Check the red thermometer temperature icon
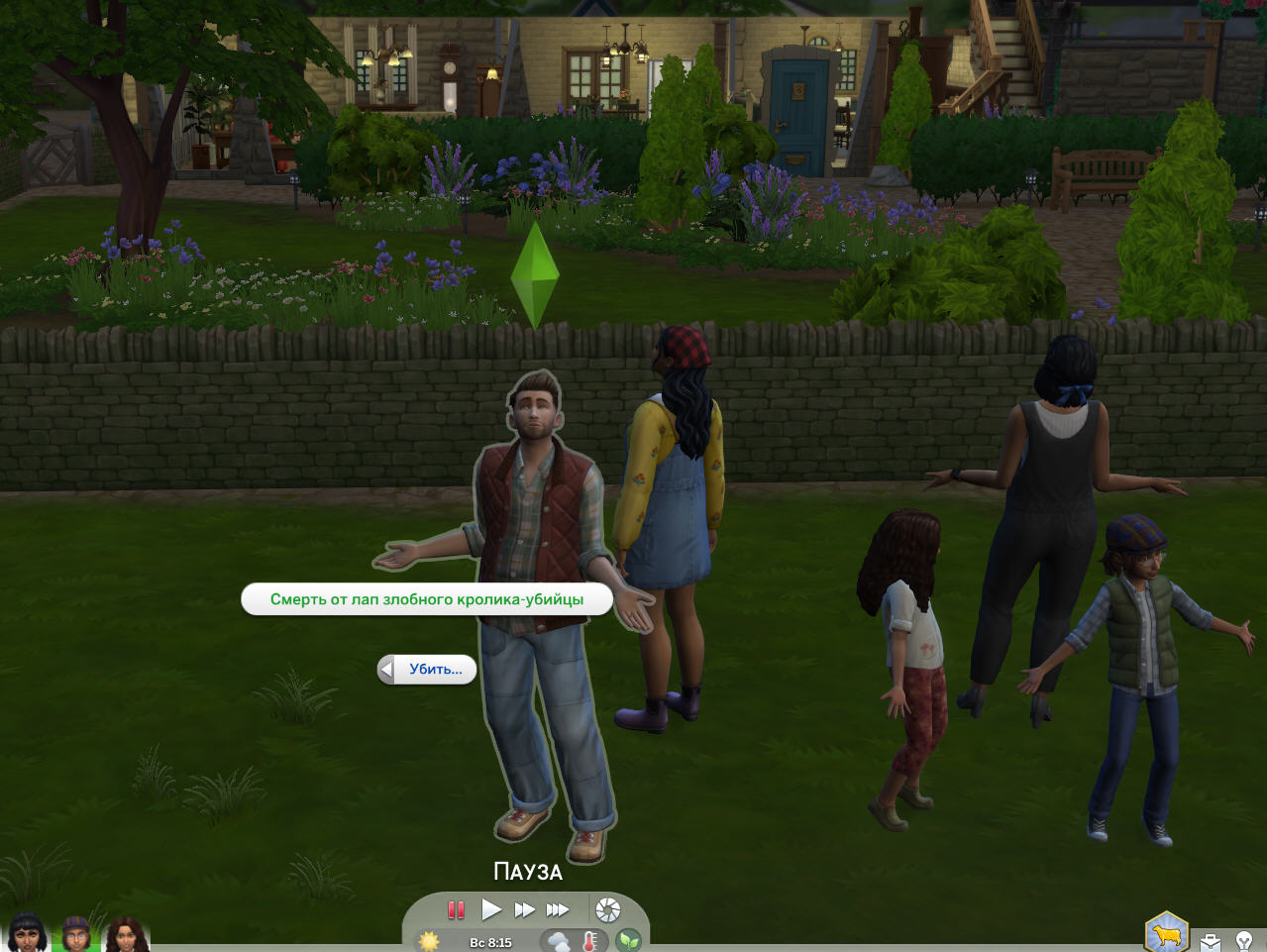Screen dimensions: 1267x952 tap(590, 941)
